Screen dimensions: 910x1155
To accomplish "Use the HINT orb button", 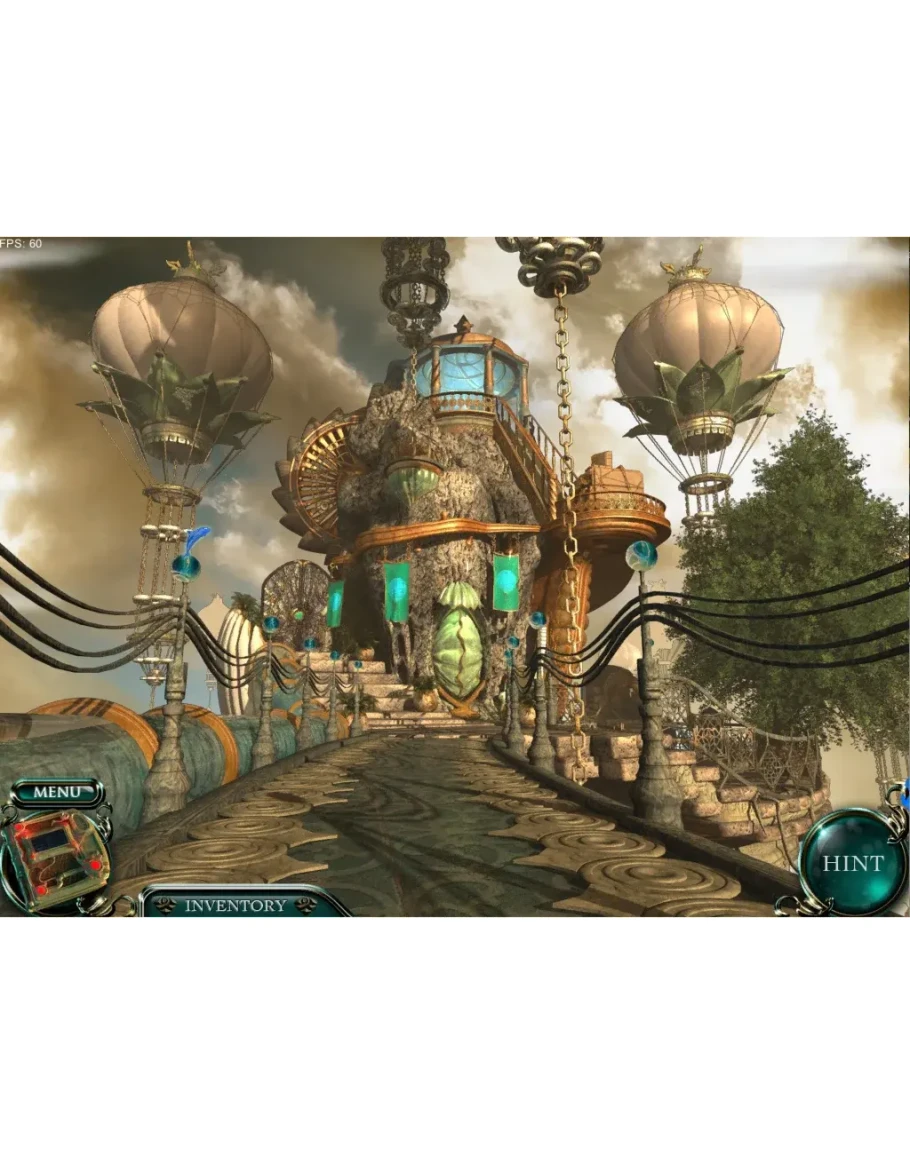I will [x=853, y=863].
